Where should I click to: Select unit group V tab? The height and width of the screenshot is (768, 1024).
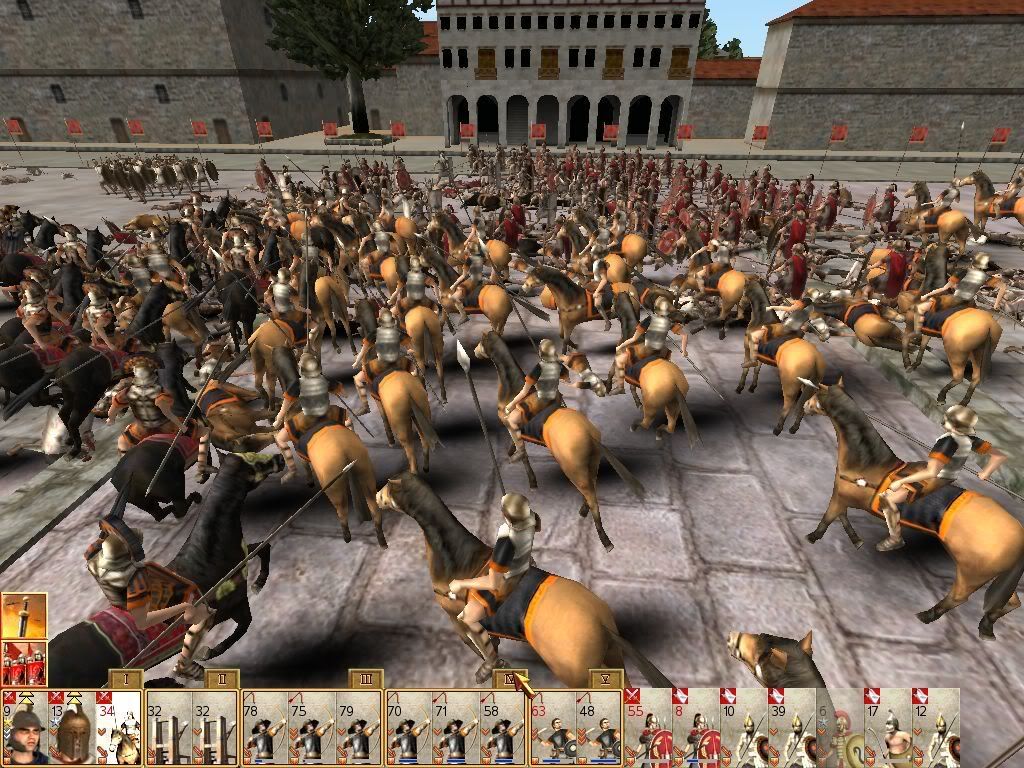click(605, 680)
